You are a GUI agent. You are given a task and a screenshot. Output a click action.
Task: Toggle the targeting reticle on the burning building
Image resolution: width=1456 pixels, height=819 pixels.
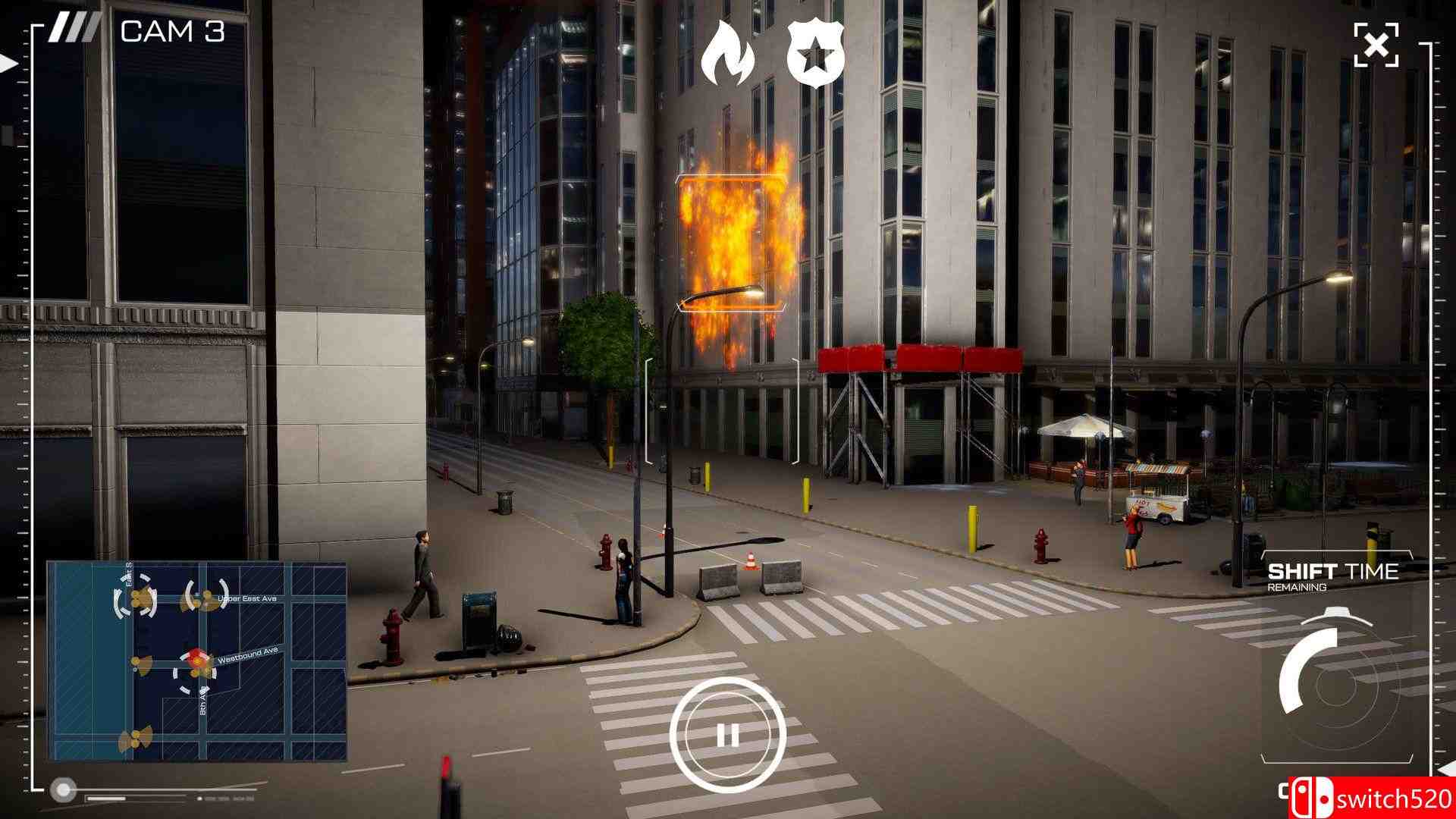730,243
